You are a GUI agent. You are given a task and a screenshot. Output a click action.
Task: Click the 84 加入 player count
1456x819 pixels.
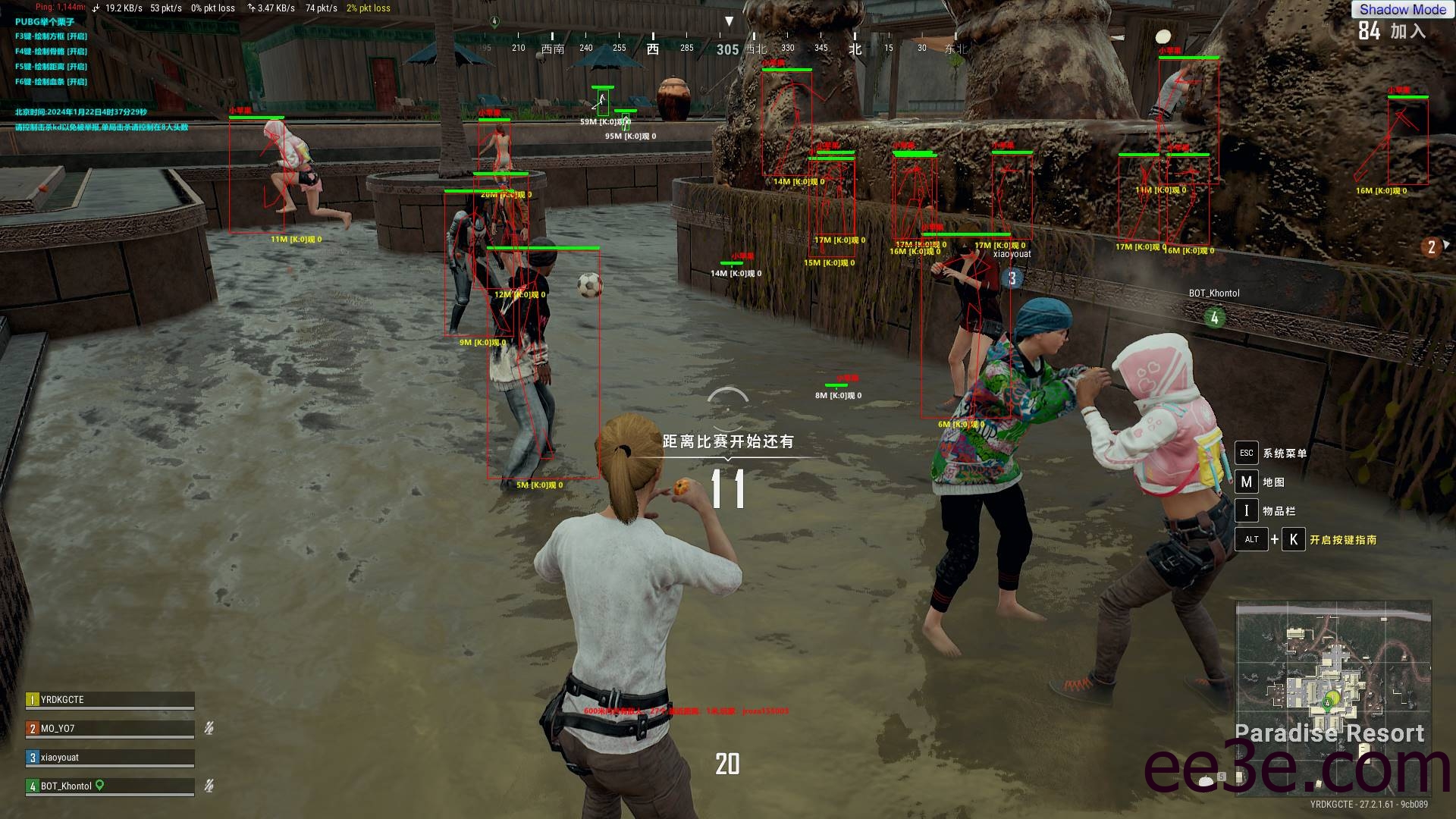coord(1392,30)
